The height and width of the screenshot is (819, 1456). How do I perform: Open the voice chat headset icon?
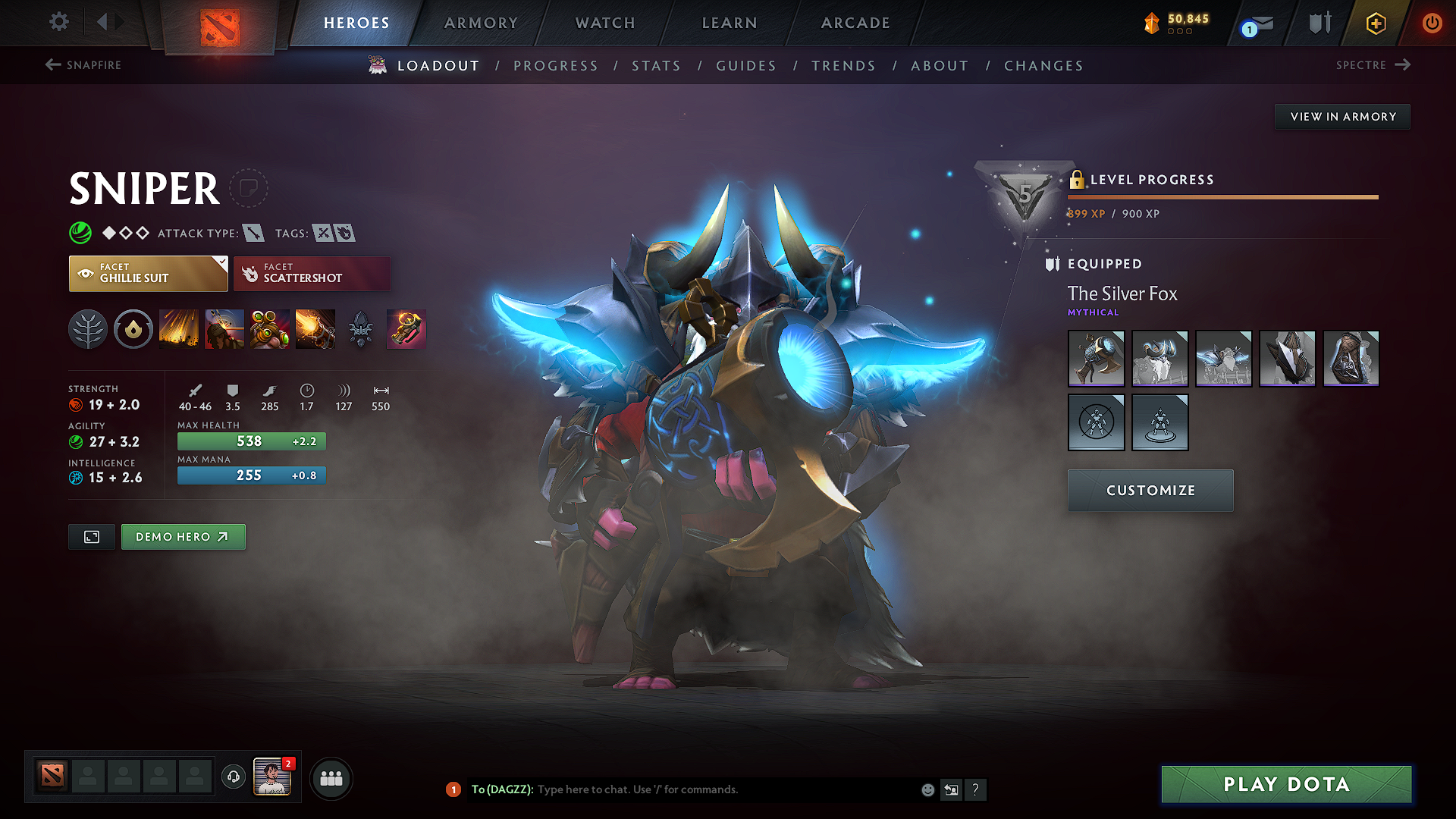click(x=233, y=777)
